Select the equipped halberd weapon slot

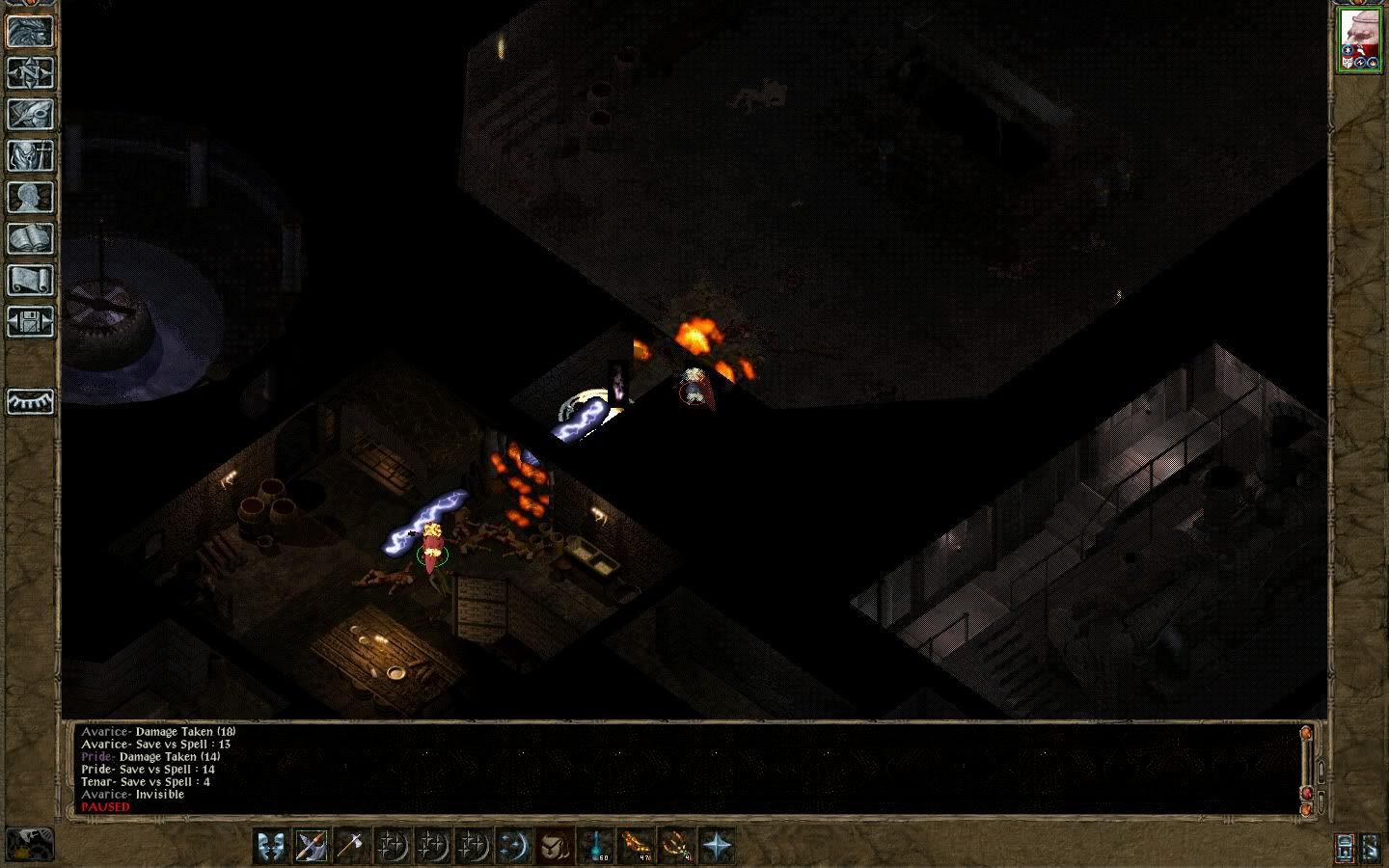pos(311,846)
